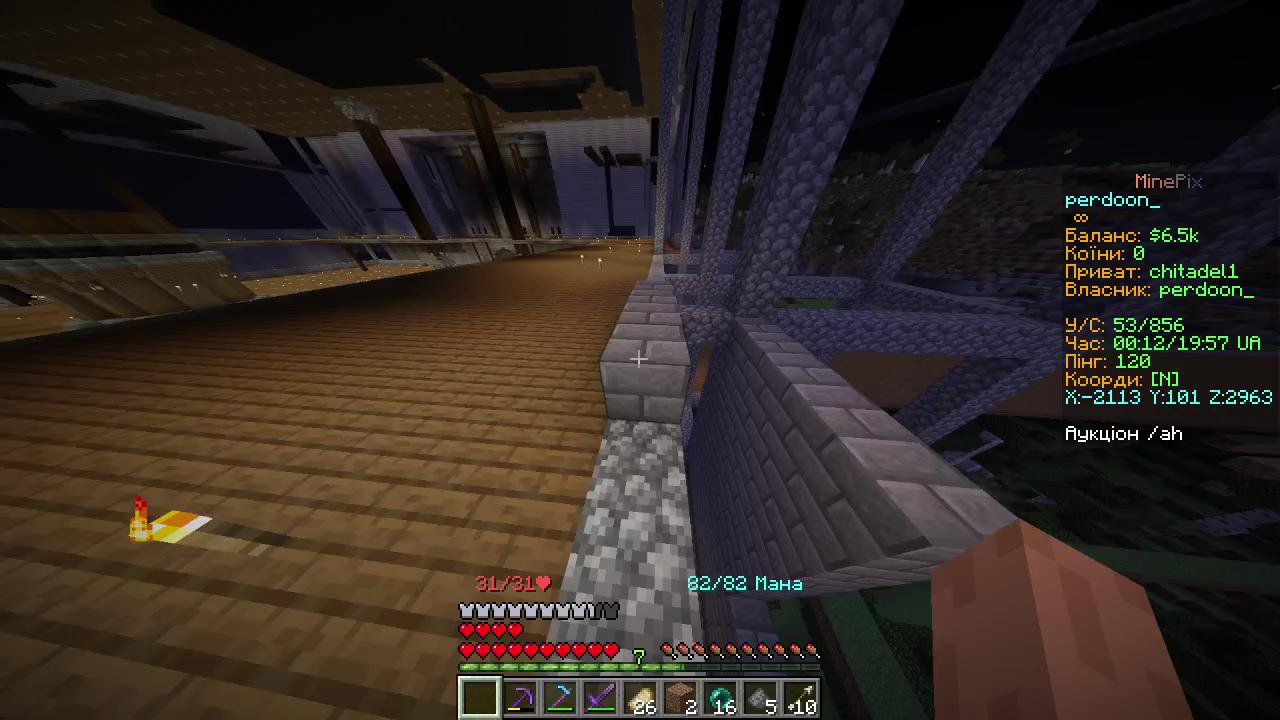Image resolution: width=1280 pixels, height=720 pixels.
Task: Click the MinePix scoreboard title
Action: pos(1168,181)
